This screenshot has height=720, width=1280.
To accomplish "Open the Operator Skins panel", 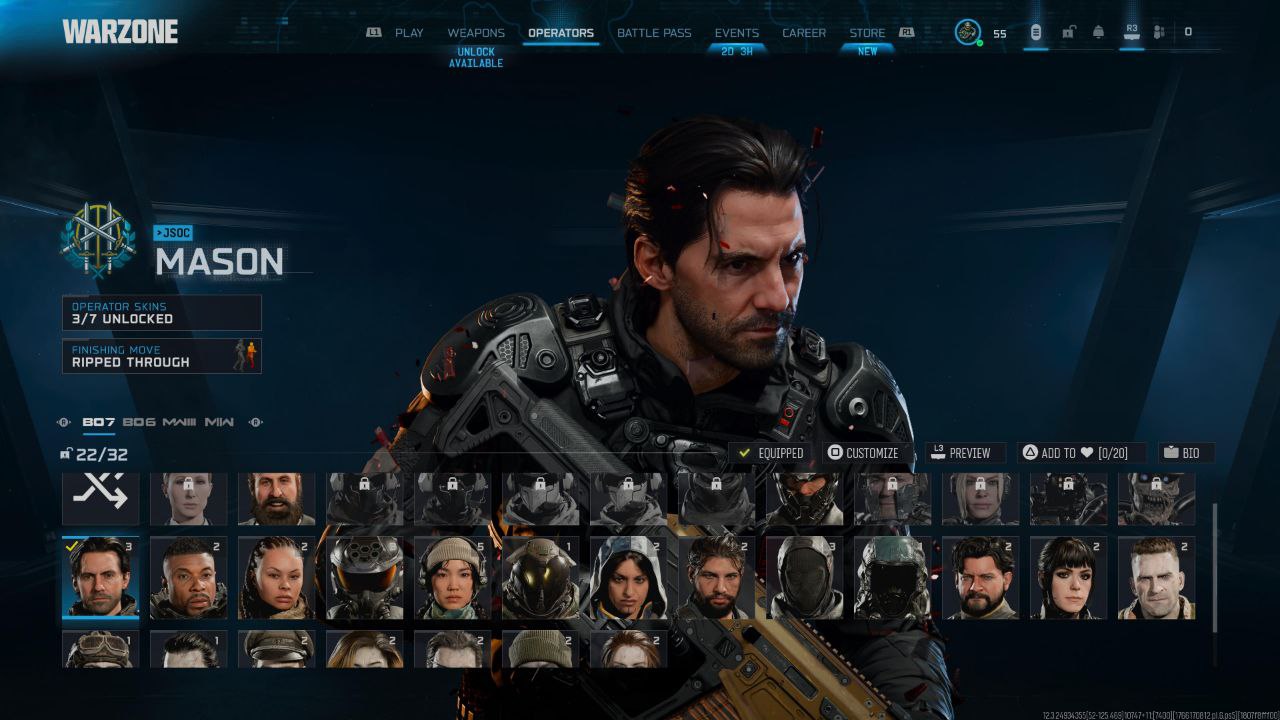I will click(162, 313).
